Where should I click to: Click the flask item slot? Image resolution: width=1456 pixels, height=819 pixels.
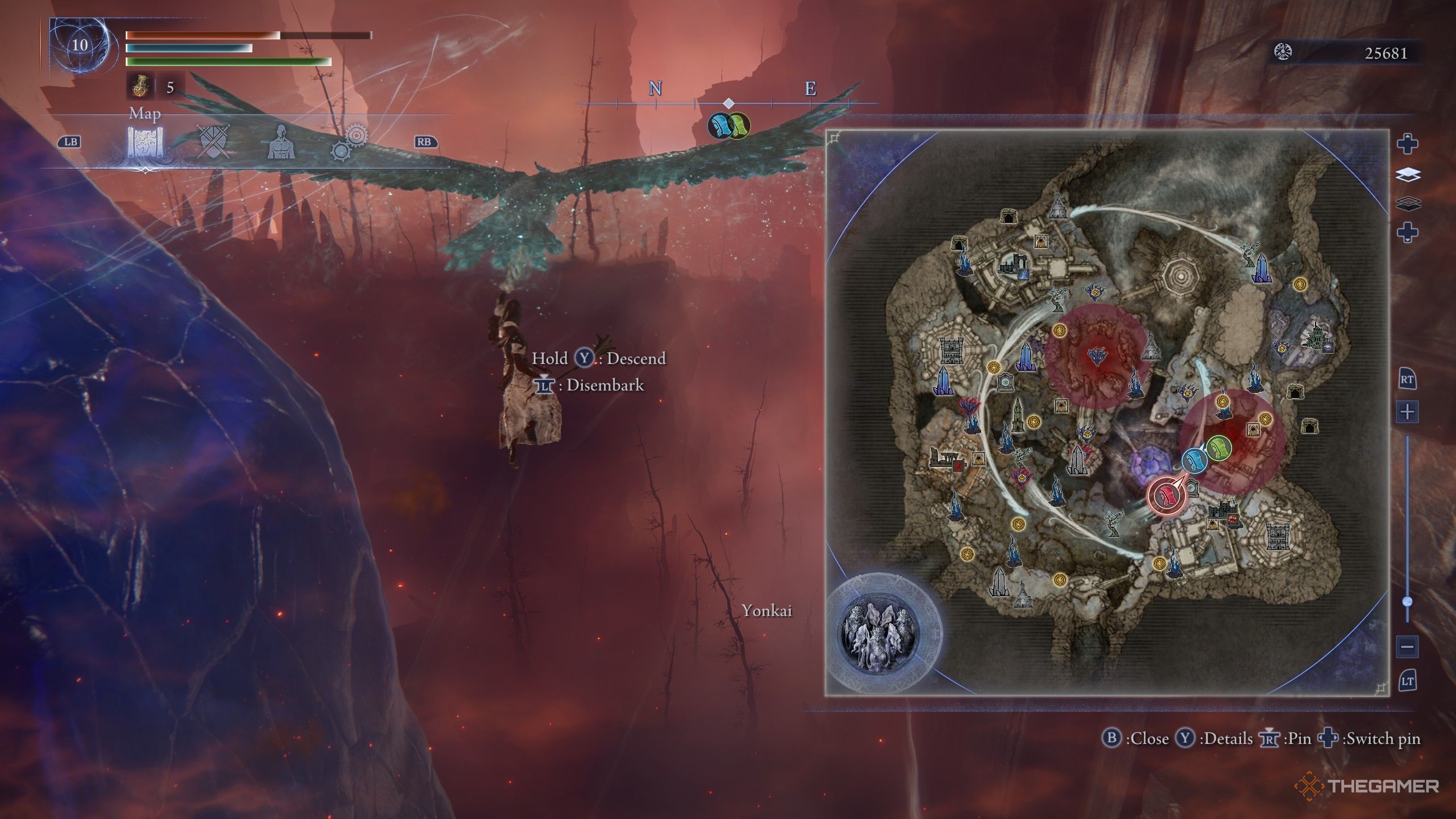point(139,87)
